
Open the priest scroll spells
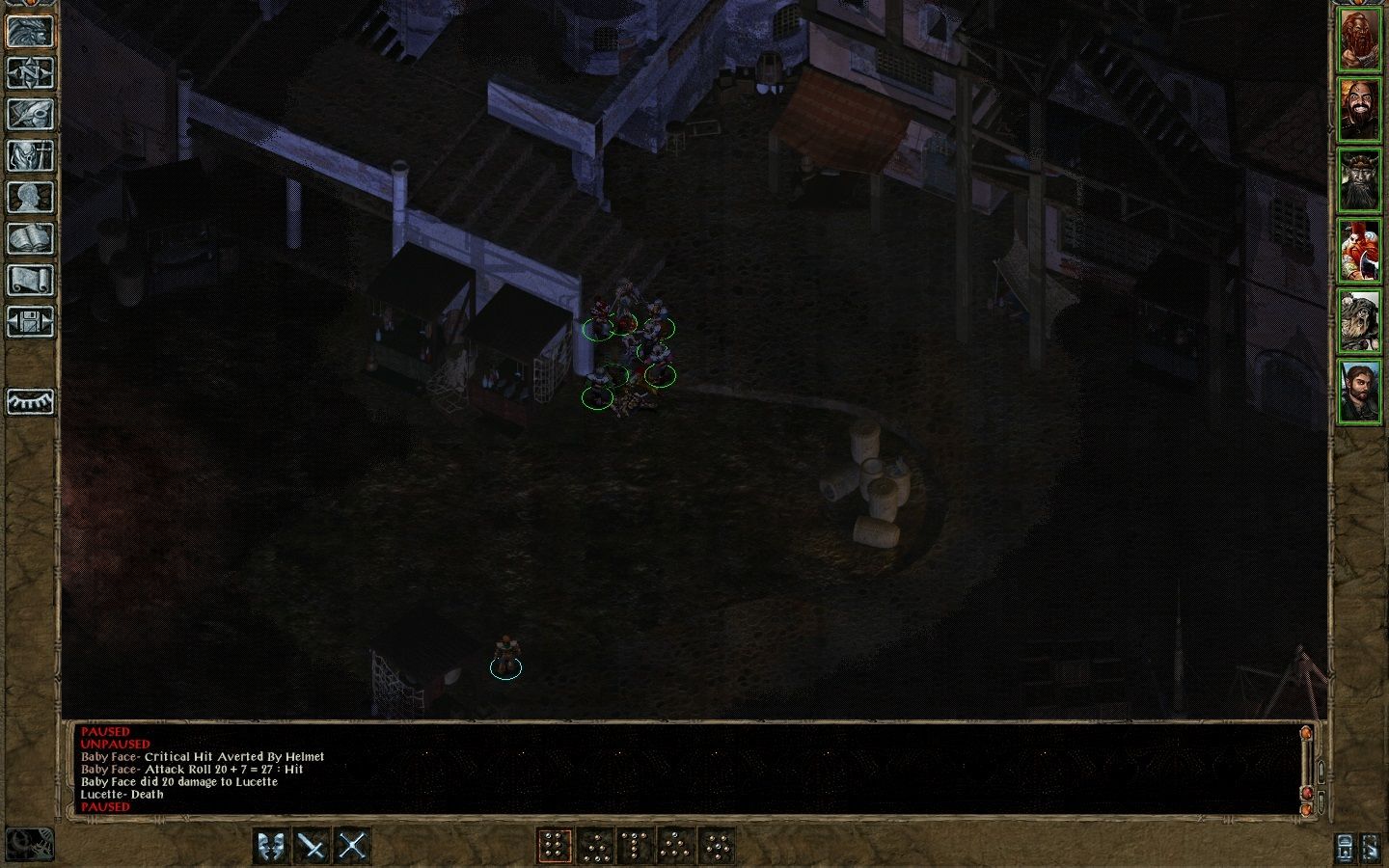30,278
